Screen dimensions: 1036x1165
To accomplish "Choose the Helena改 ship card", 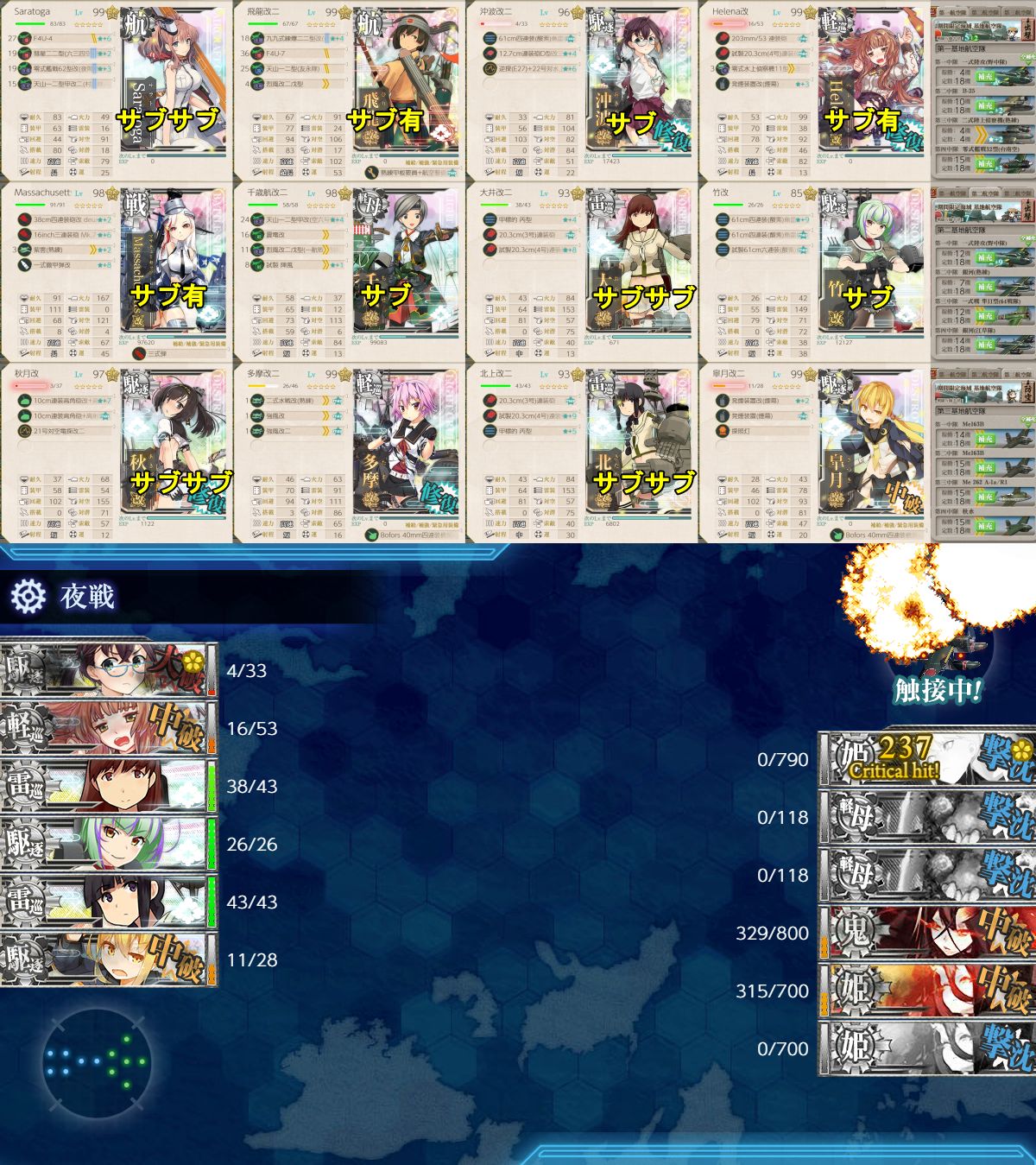I will coord(816,91).
